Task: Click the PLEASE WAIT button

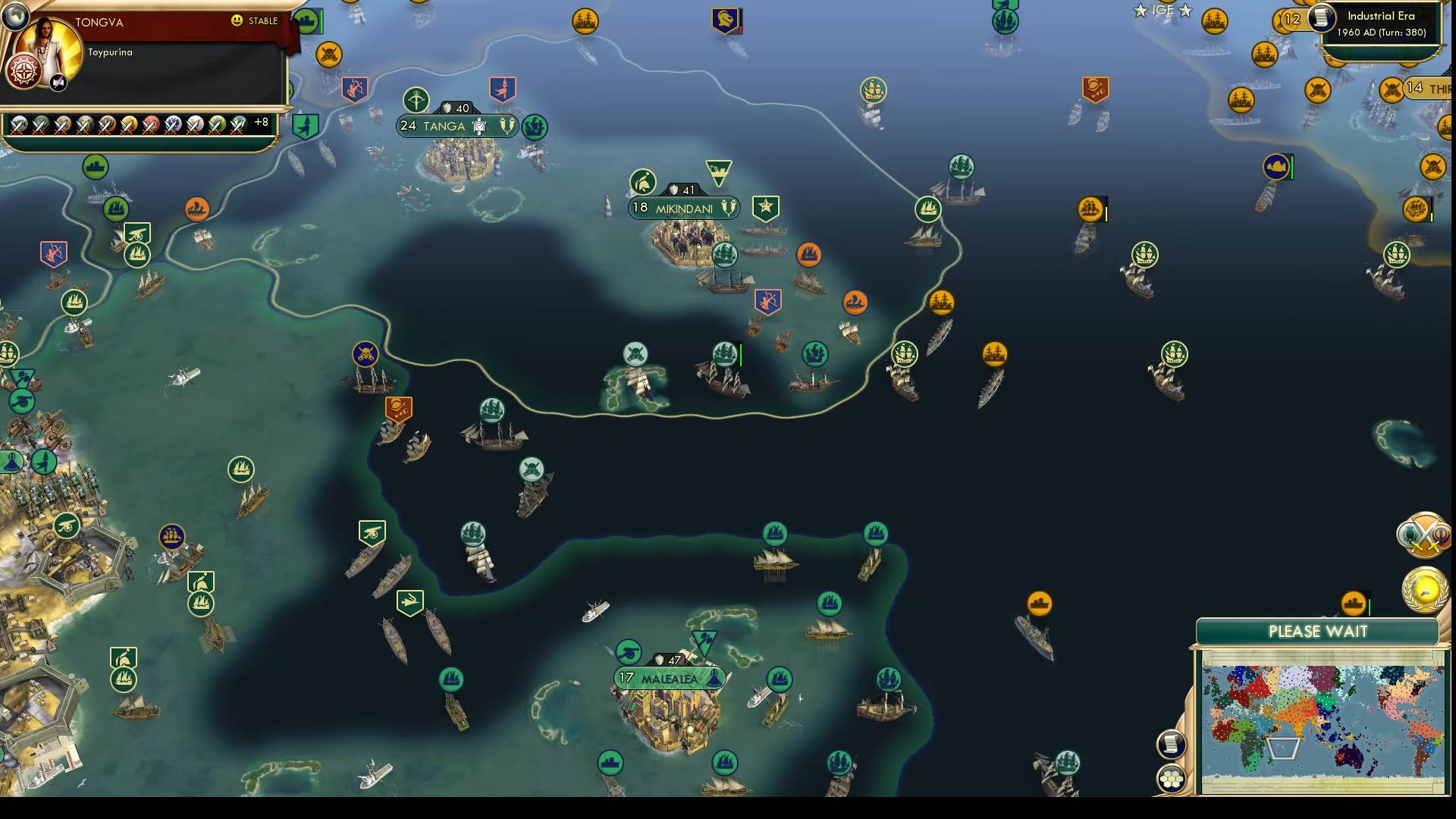Action: click(1317, 631)
